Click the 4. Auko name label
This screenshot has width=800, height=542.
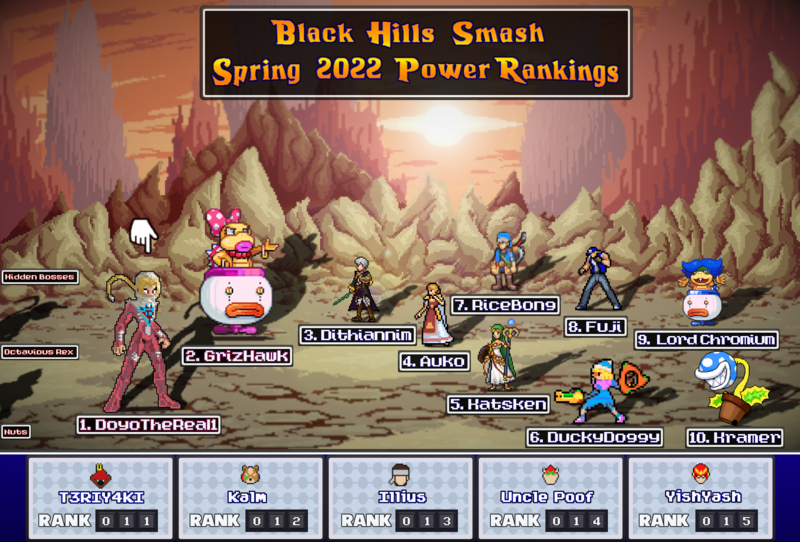tap(436, 361)
